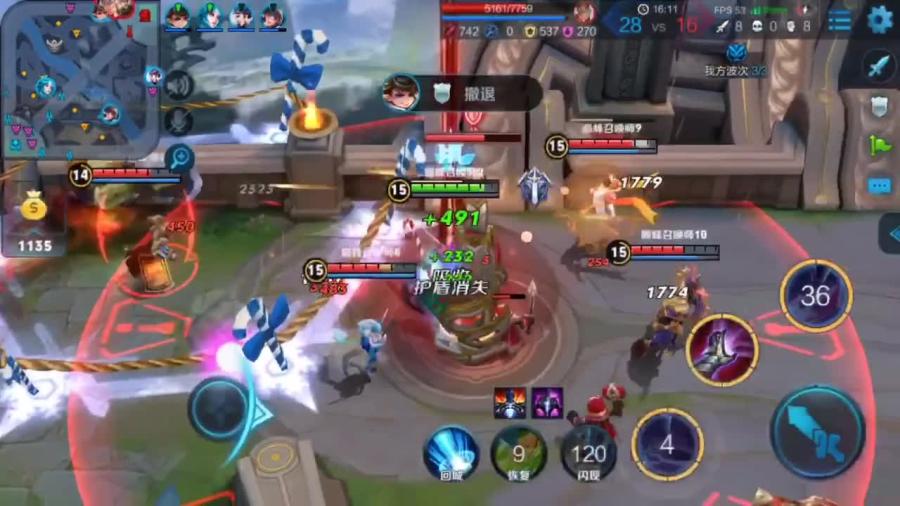Tap the green flag gather signal
The height and width of the screenshot is (506, 900).
pyautogui.click(x=878, y=145)
